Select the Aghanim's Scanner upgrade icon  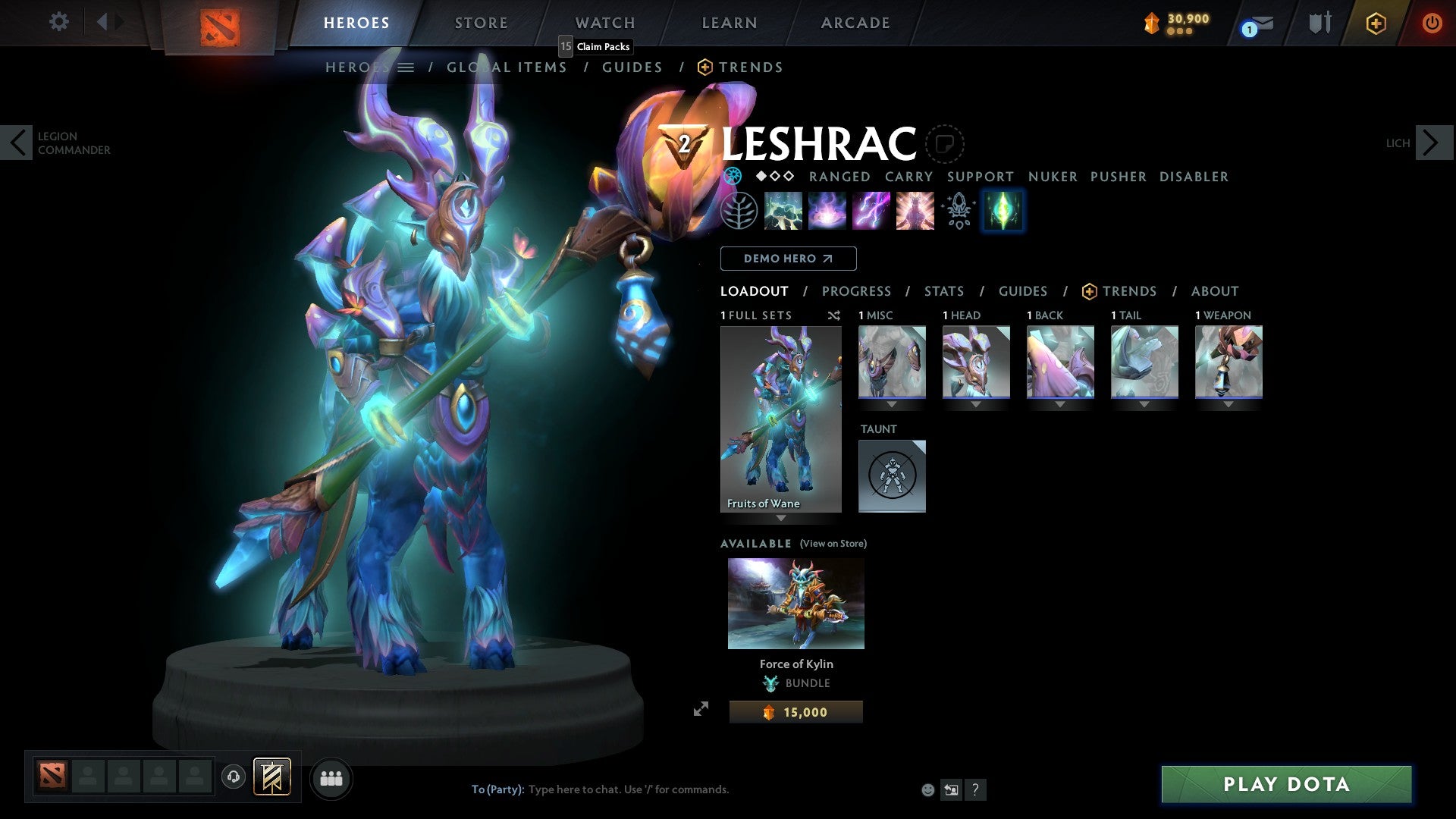(x=958, y=210)
